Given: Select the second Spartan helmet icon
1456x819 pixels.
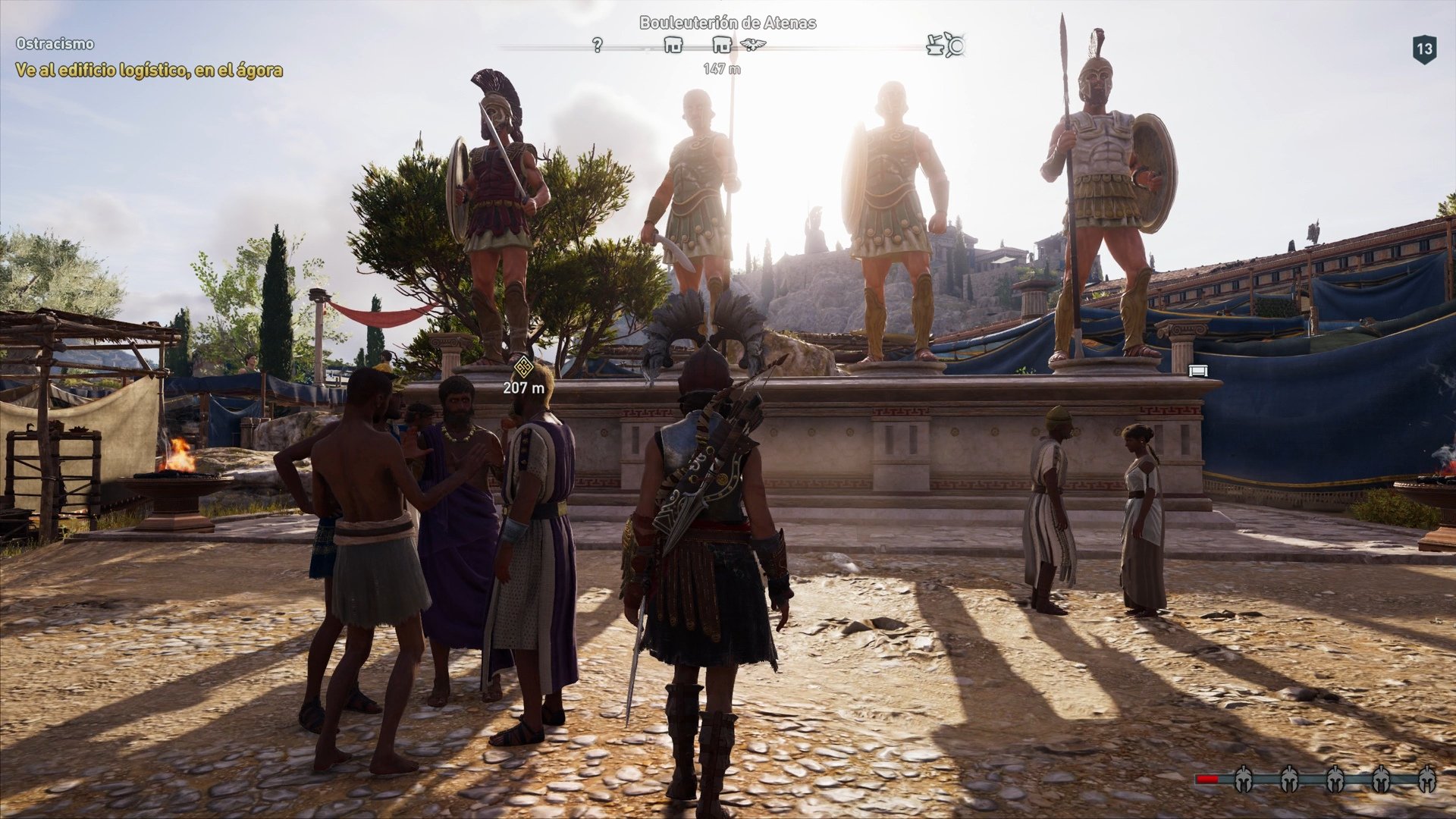Looking at the screenshot, I should [1289, 780].
